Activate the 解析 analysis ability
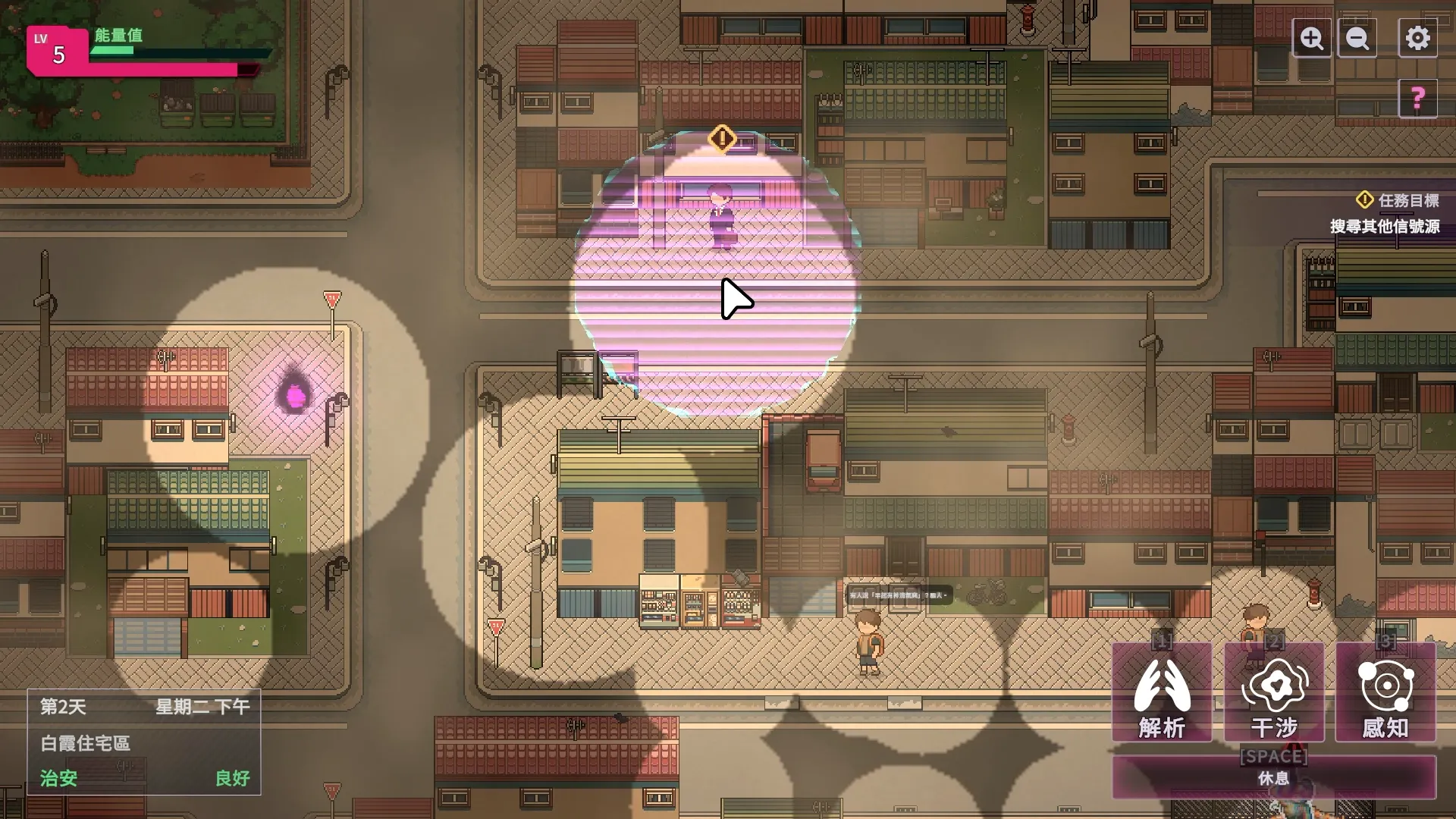The height and width of the screenshot is (819, 1456). coord(1162,692)
